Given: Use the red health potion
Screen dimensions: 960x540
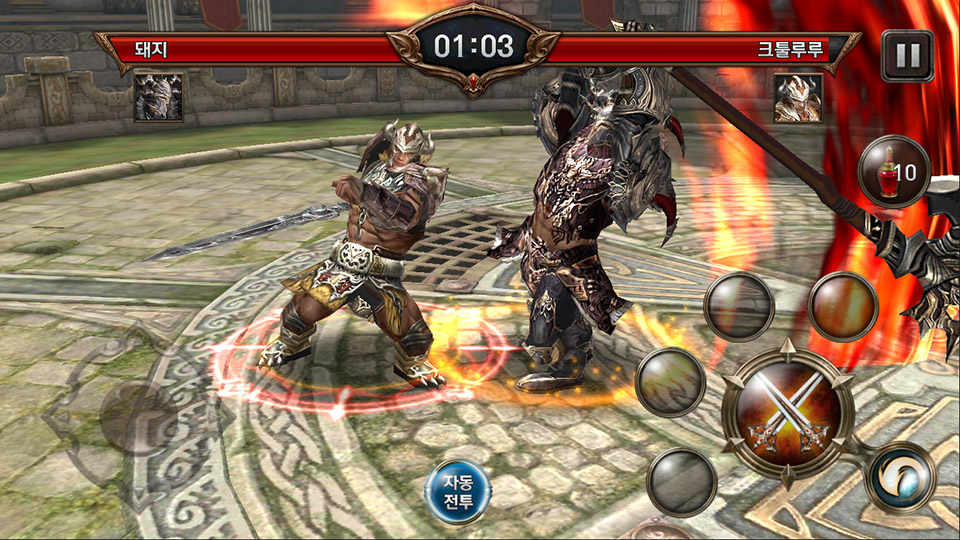Looking at the screenshot, I should (893, 172).
